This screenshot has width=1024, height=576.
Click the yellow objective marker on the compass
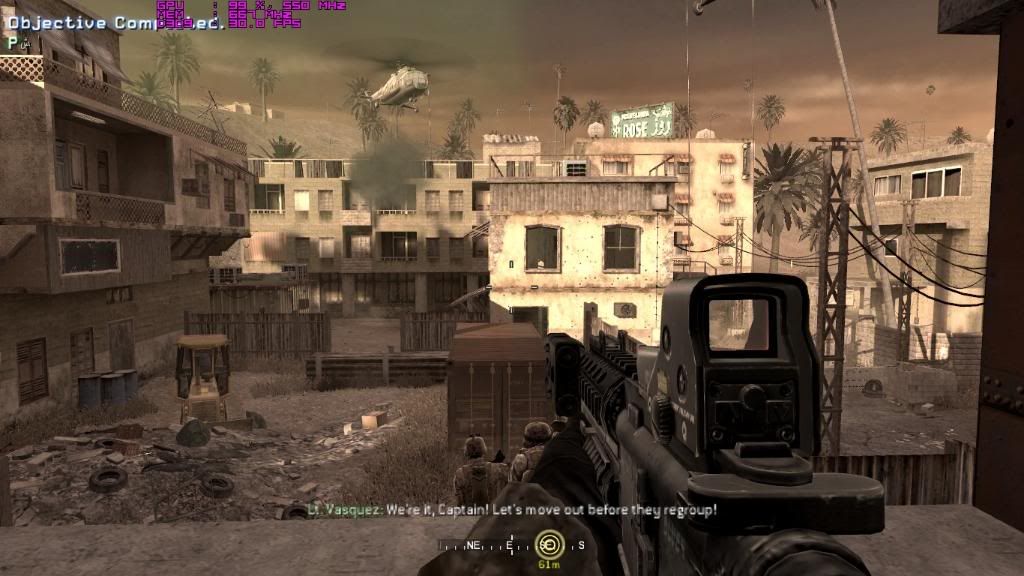(548, 545)
